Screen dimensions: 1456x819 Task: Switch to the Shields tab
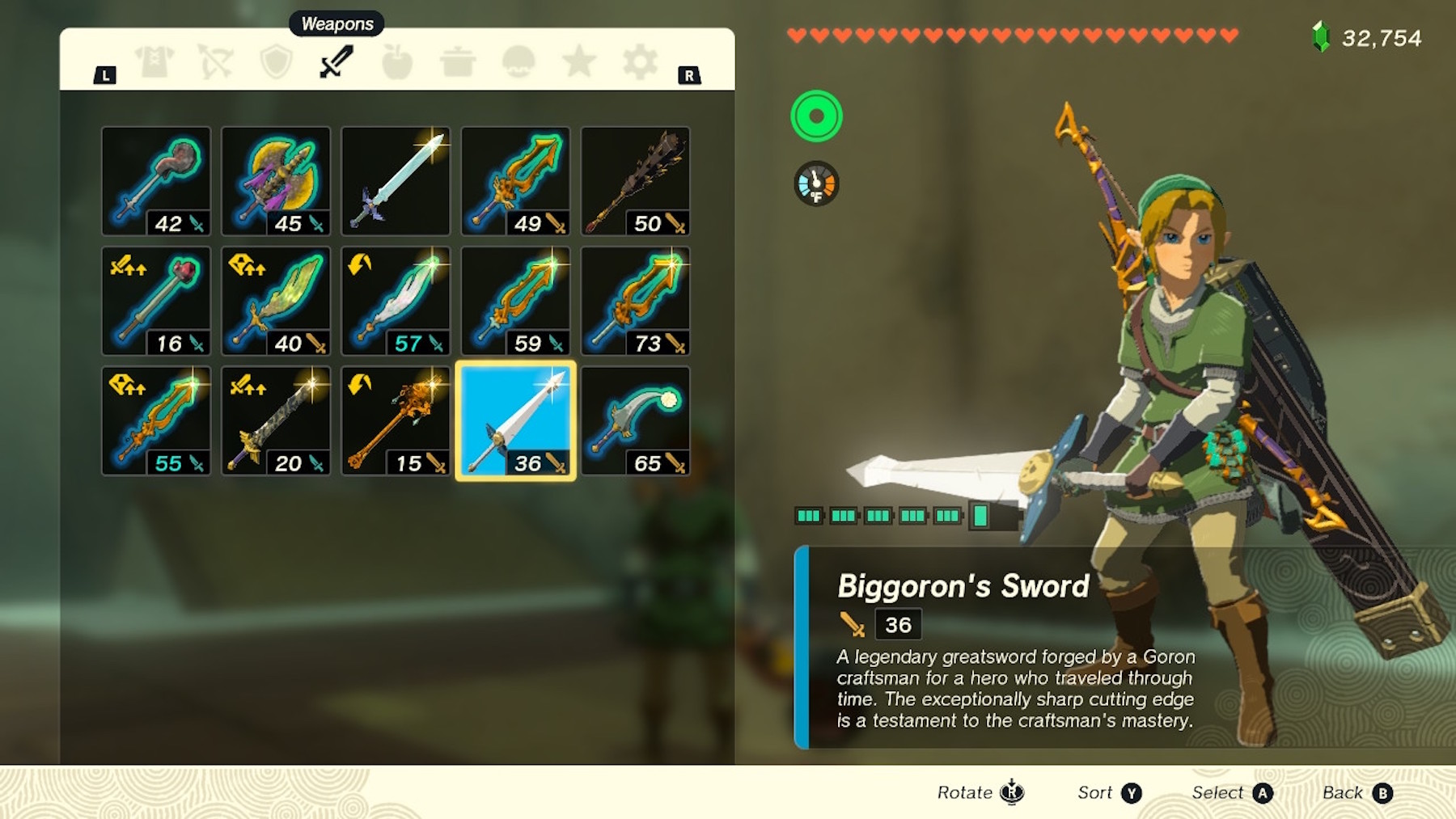pyautogui.click(x=276, y=62)
